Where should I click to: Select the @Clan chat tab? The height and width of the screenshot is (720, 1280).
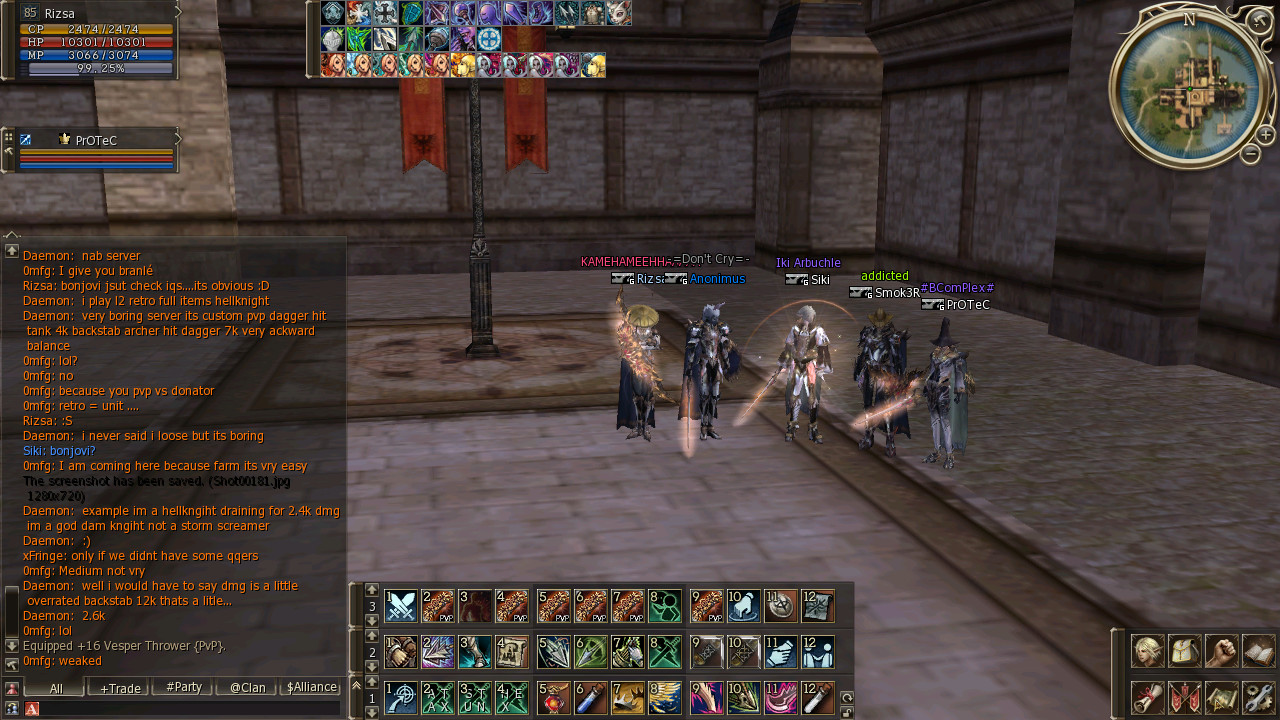(x=247, y=688)
